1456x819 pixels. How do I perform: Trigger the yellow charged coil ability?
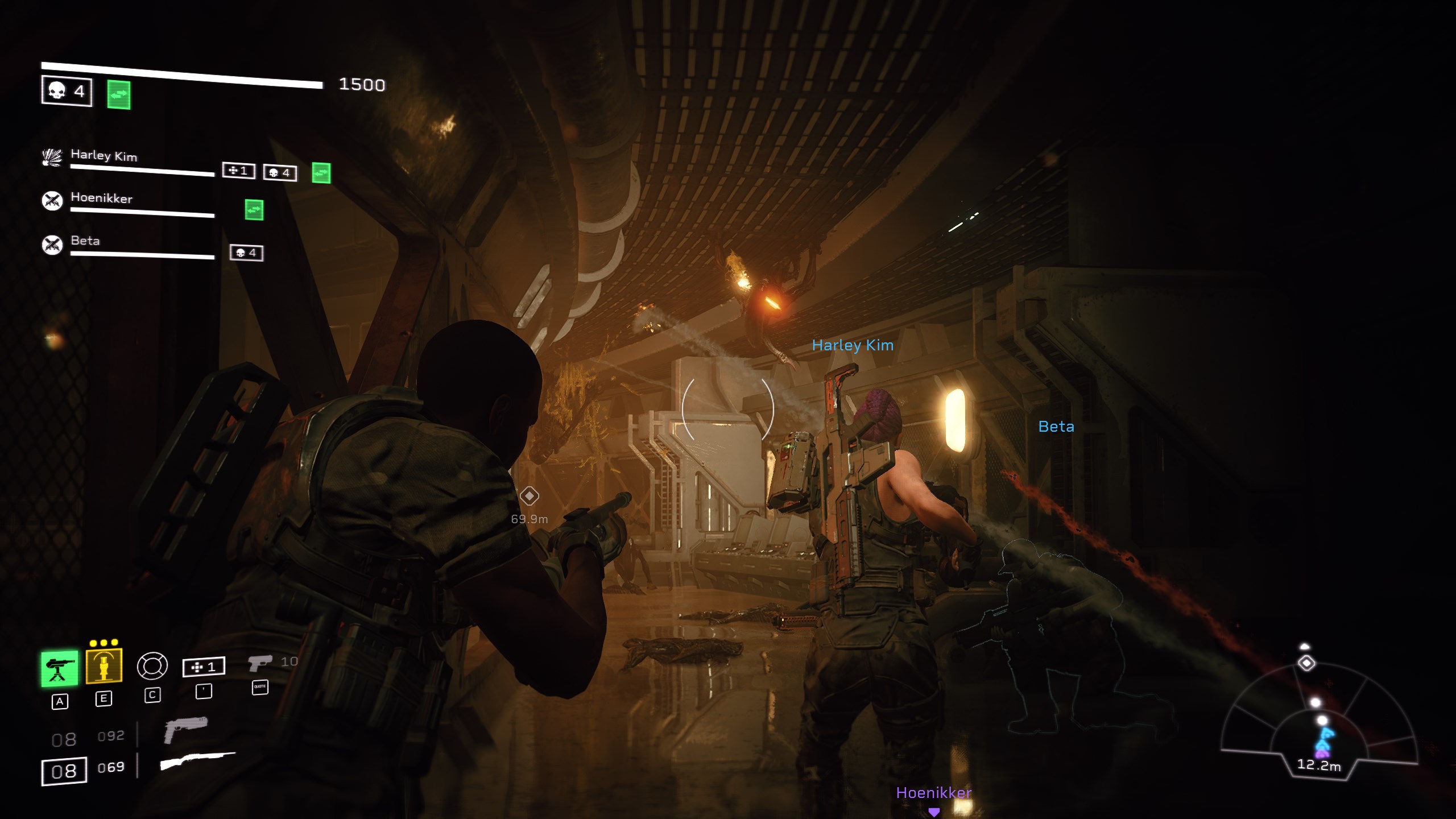(x=104, y=665)
